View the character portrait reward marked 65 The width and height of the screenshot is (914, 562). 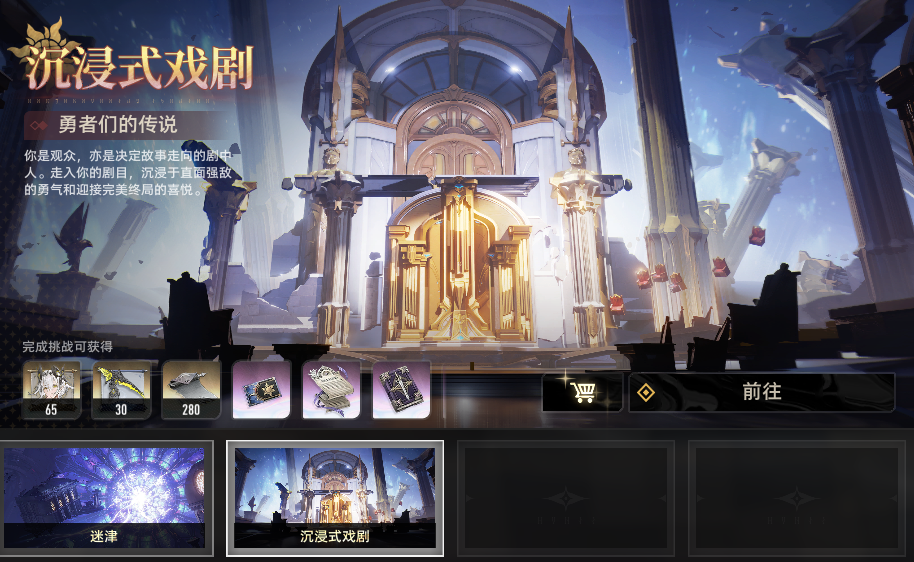pyautogui.click(x=51, y=389)
